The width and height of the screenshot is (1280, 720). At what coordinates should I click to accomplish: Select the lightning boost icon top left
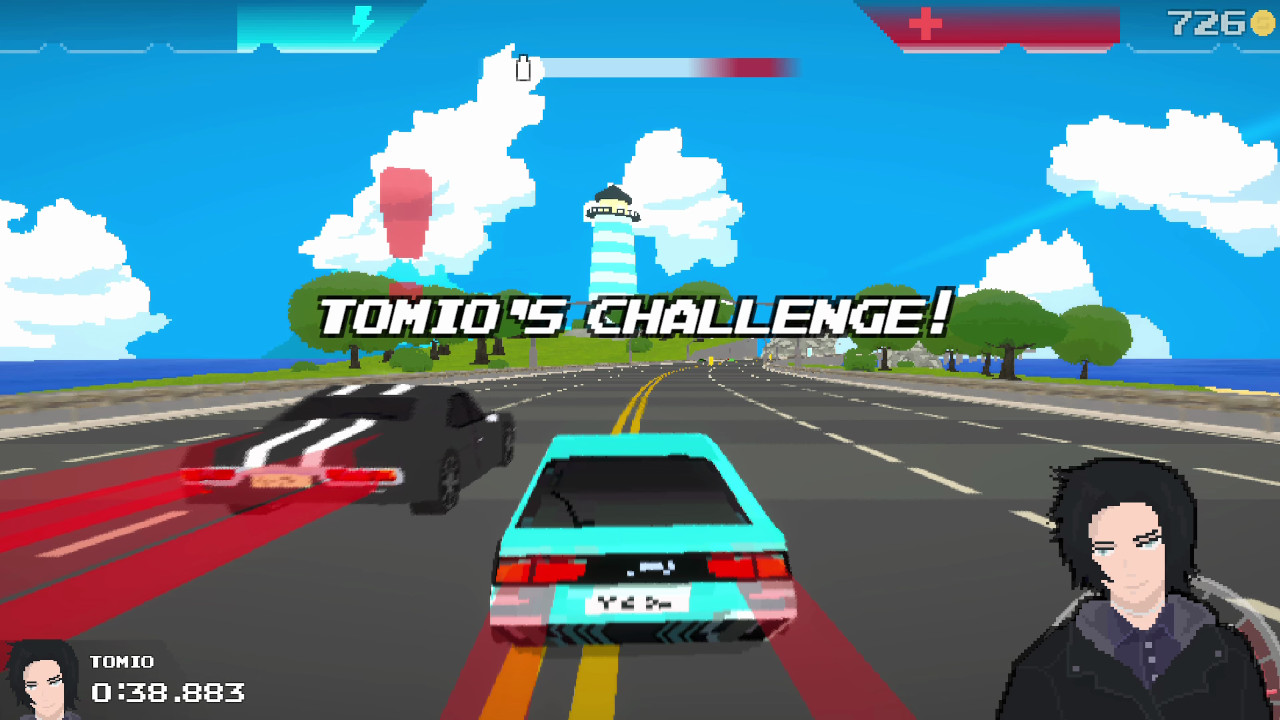point(362,22)
